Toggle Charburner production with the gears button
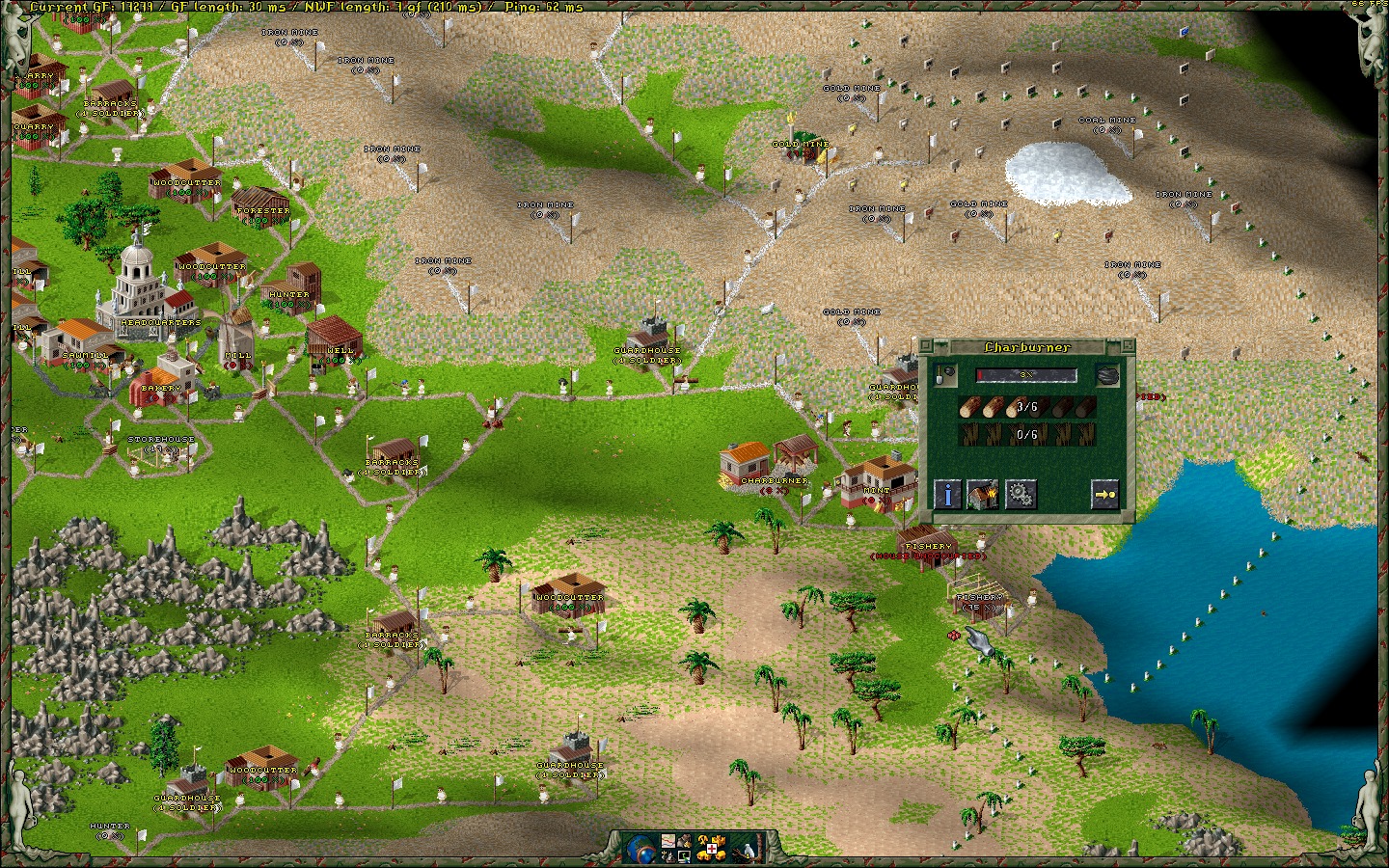Screen dimensions: 1389x868 pyautogui.click(x=1020, y=494)
